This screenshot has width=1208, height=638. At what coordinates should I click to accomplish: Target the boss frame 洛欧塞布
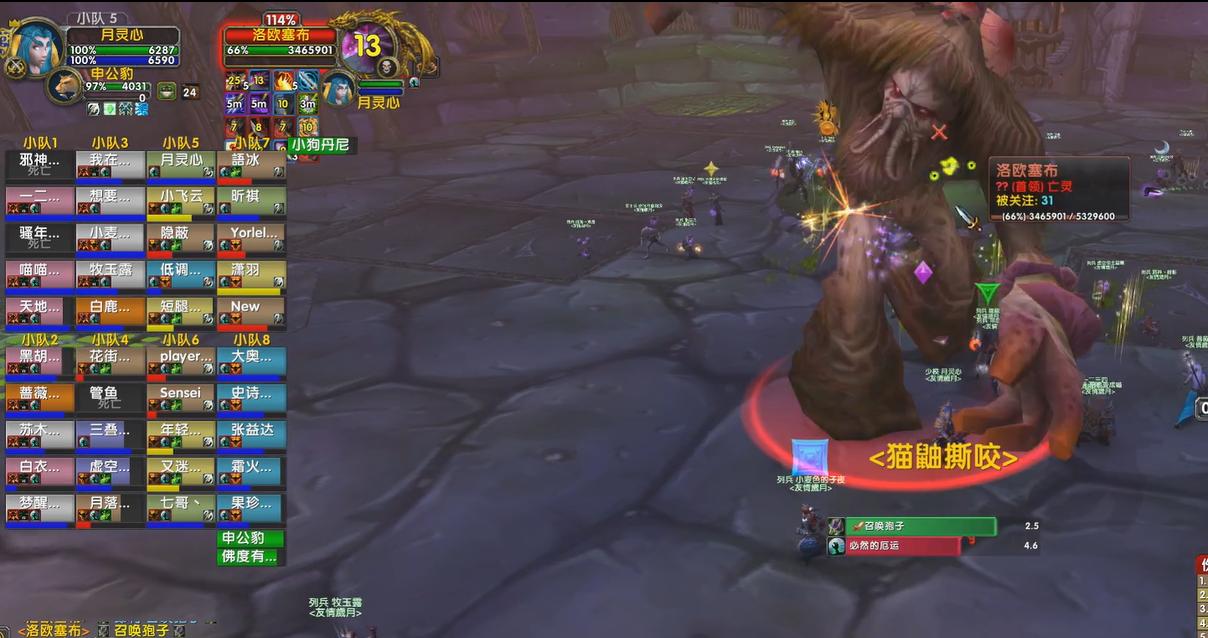pyautogui.click(x=280, y=42)
